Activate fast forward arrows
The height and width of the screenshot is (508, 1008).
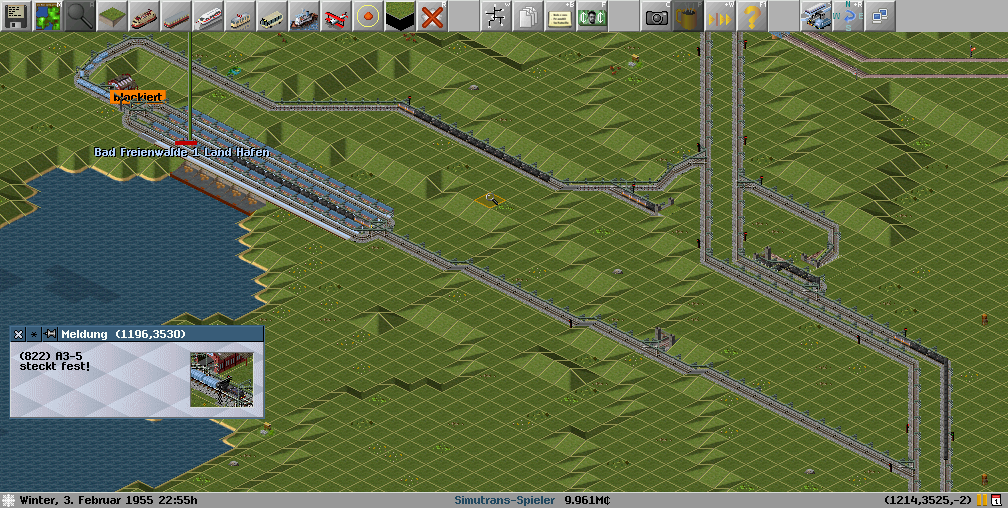click(x=720, y=16)
